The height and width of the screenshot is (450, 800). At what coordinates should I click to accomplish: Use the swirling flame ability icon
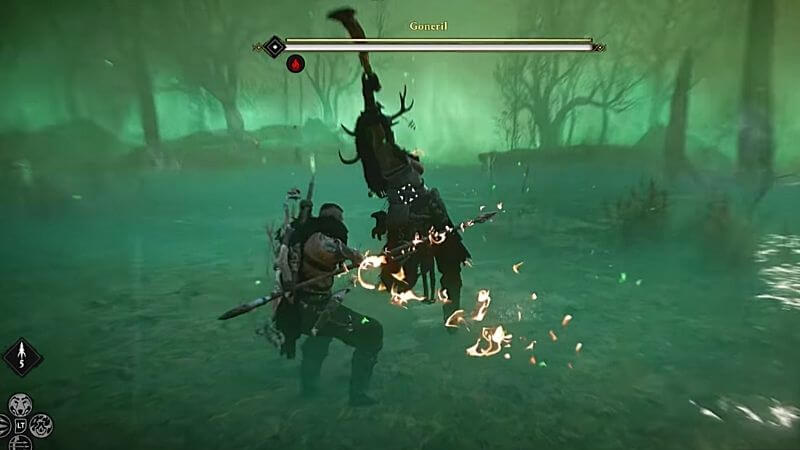tap(41, 425)
